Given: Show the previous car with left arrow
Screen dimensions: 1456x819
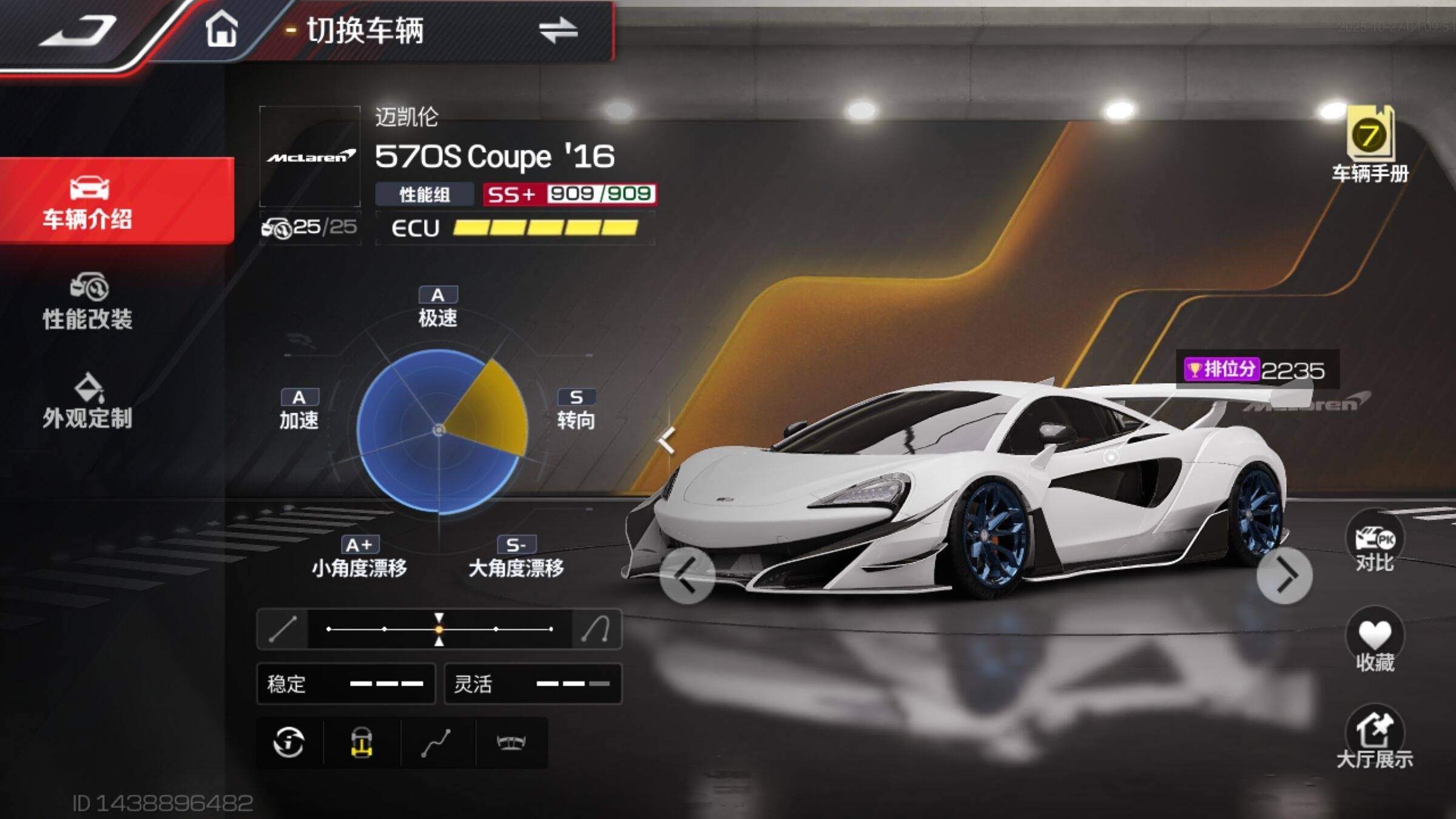Looking at the screenshot, I should [686, 576].
